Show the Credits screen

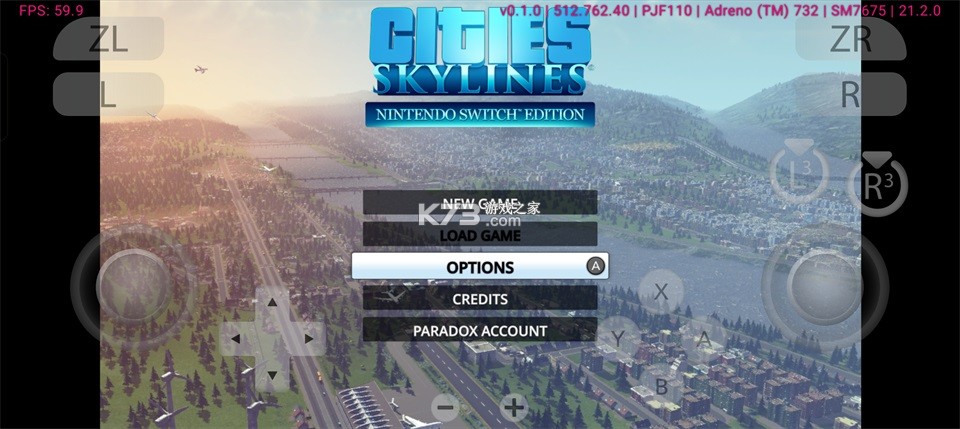coord(480,299)
